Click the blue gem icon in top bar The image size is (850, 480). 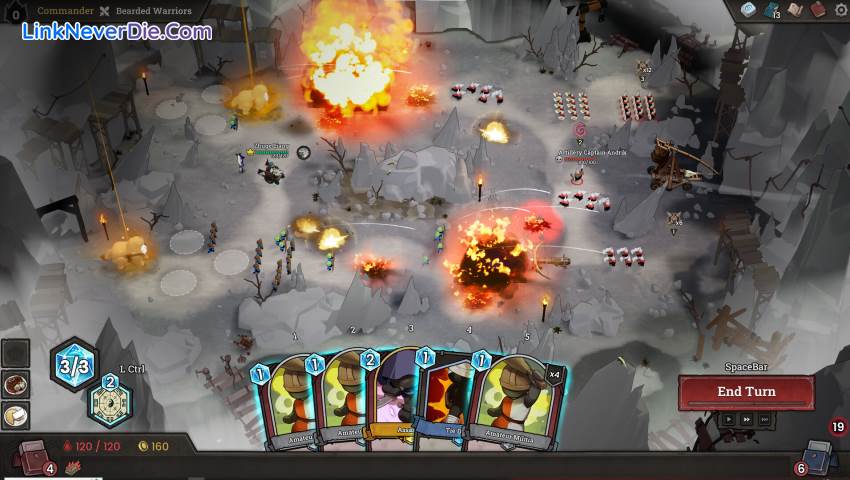pos(747,9)
